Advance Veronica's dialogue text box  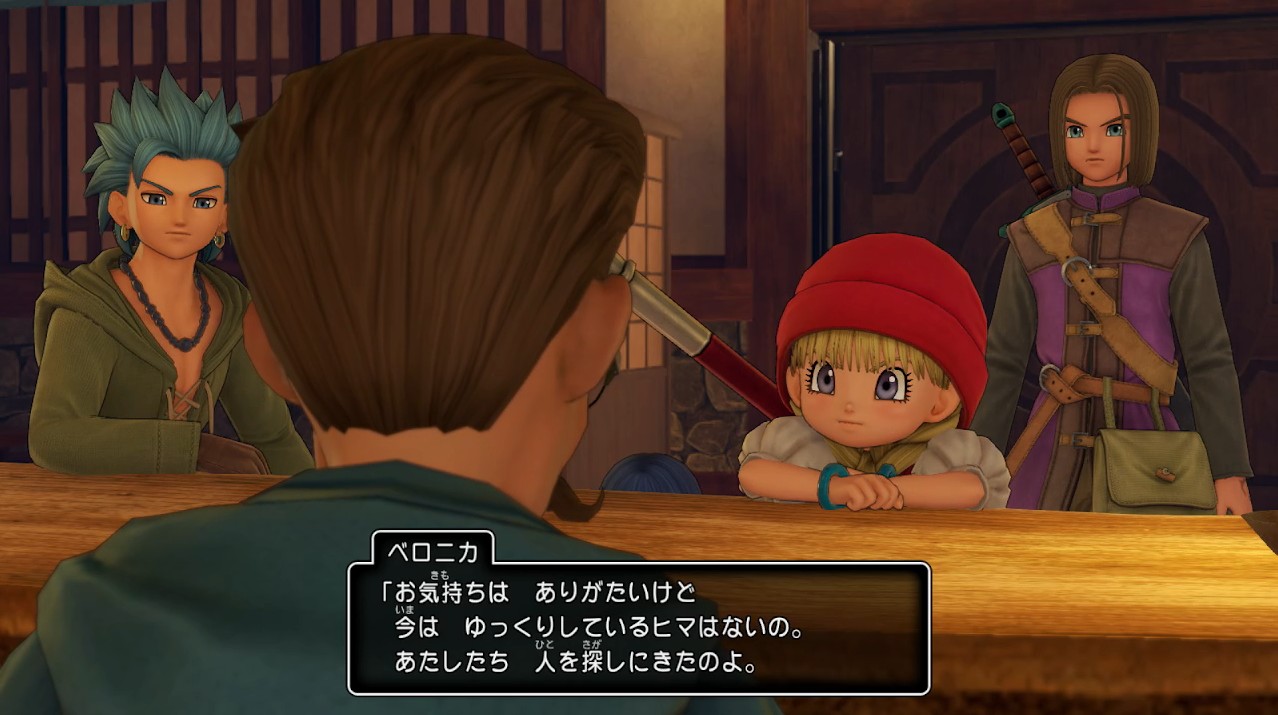(638, 628)
